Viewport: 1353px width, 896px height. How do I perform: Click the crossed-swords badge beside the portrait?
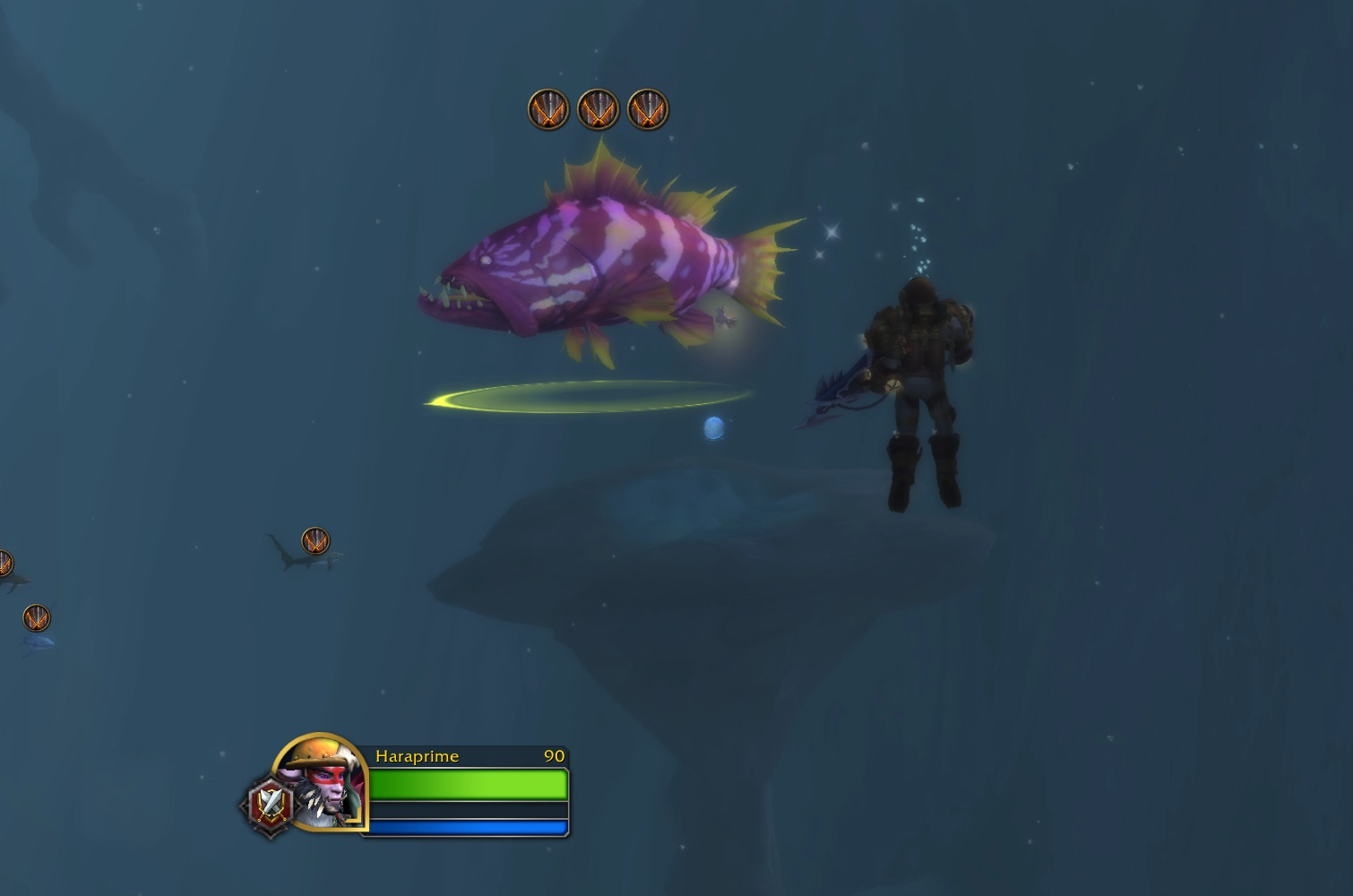point(270,806)
